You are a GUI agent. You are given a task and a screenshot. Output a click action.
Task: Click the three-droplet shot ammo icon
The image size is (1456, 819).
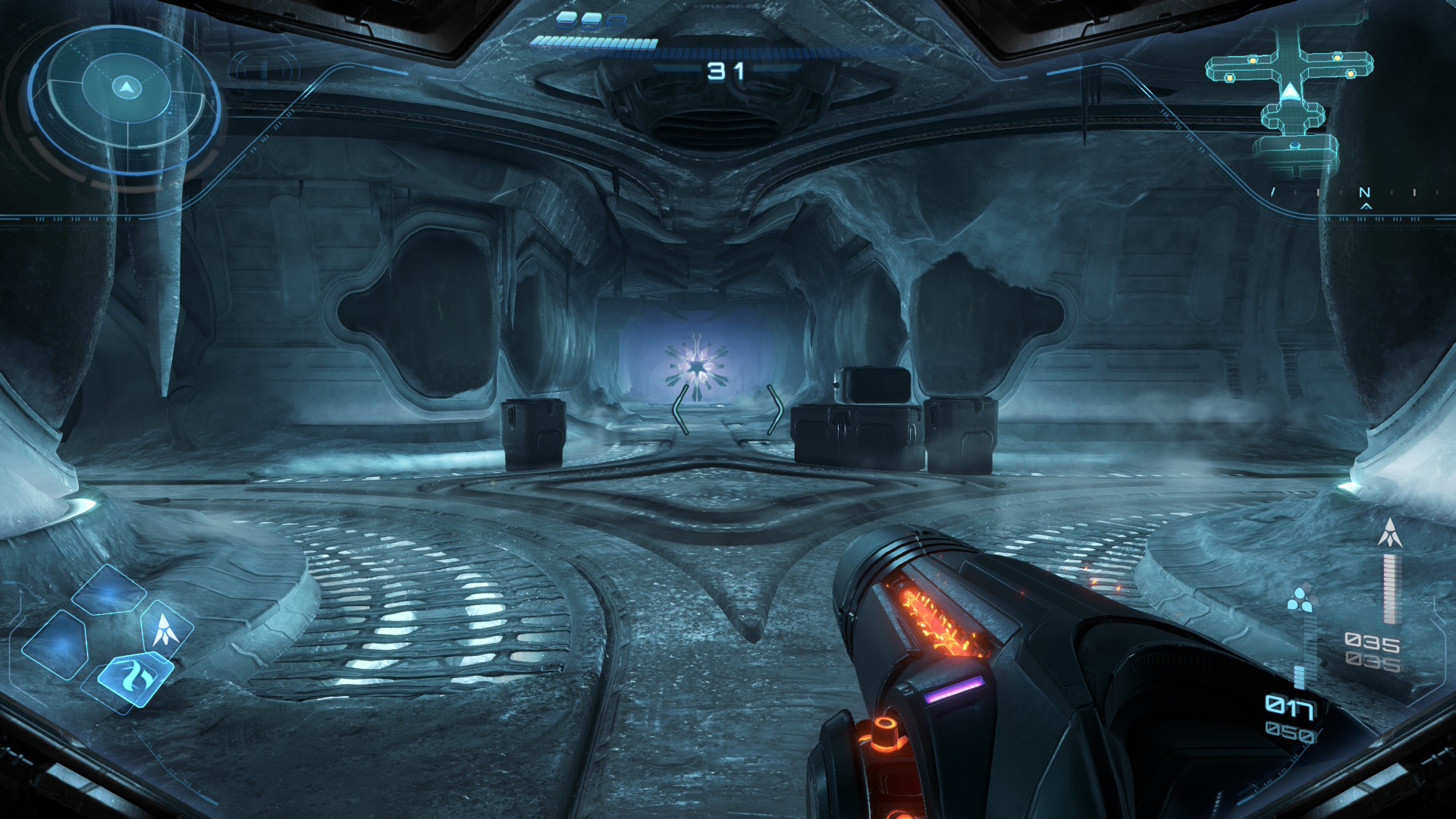point(1301,599)
